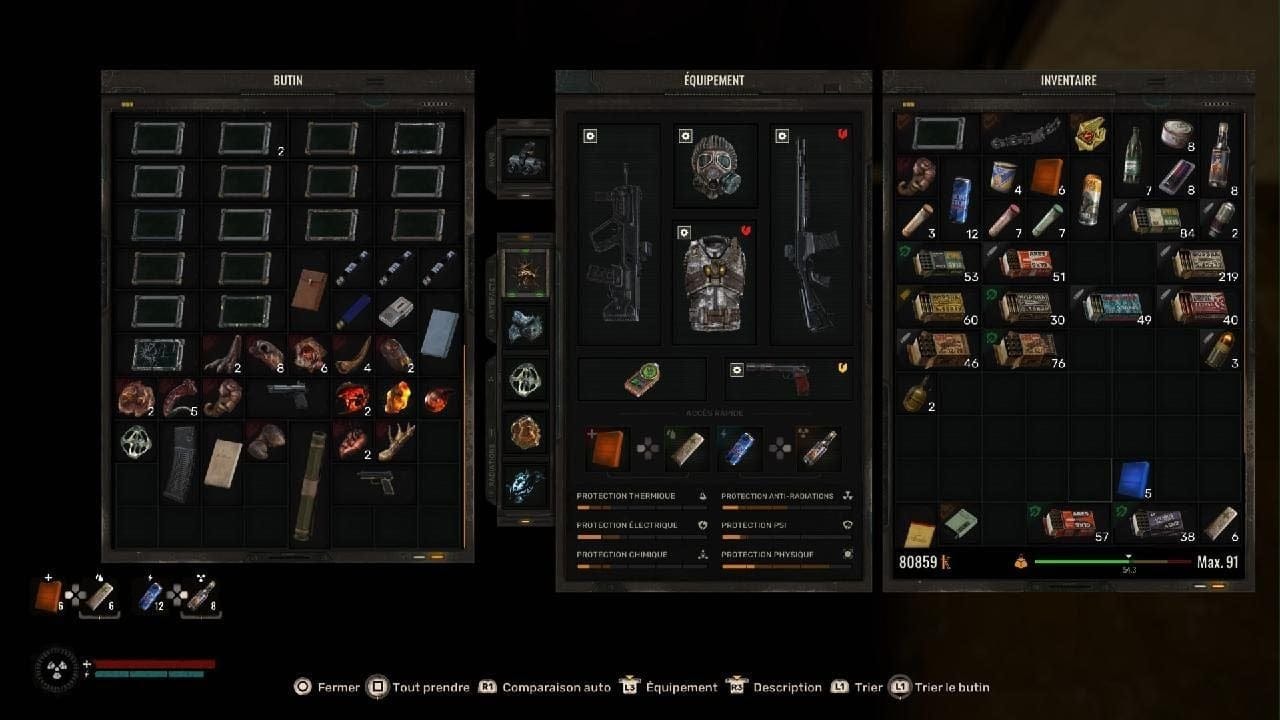Select the orange medkit quick access slot
The width and height of the screenshot is (1280, 720).
coord(609,449)
